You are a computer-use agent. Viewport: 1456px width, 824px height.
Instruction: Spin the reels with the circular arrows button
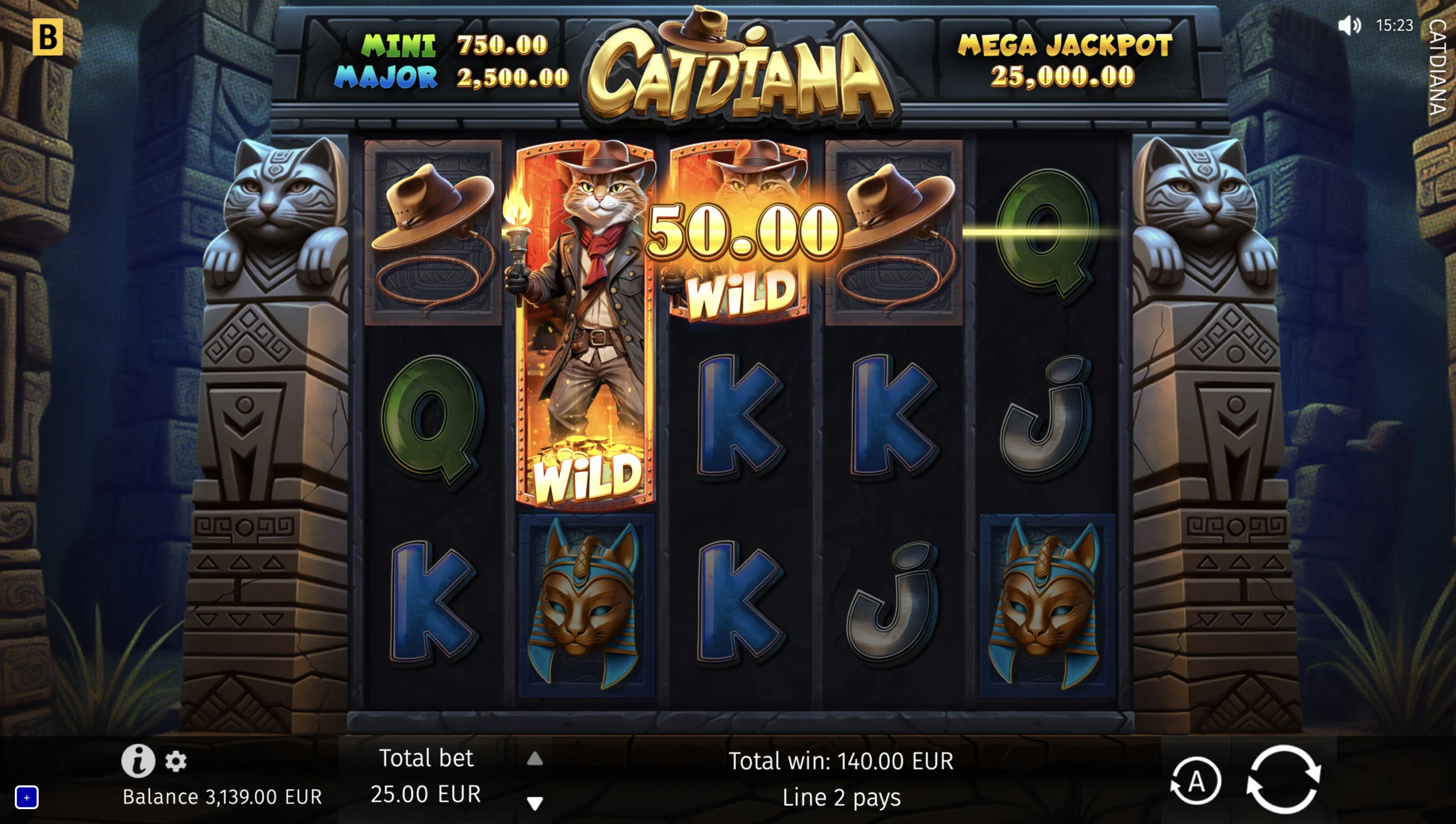click(1283, 780)
